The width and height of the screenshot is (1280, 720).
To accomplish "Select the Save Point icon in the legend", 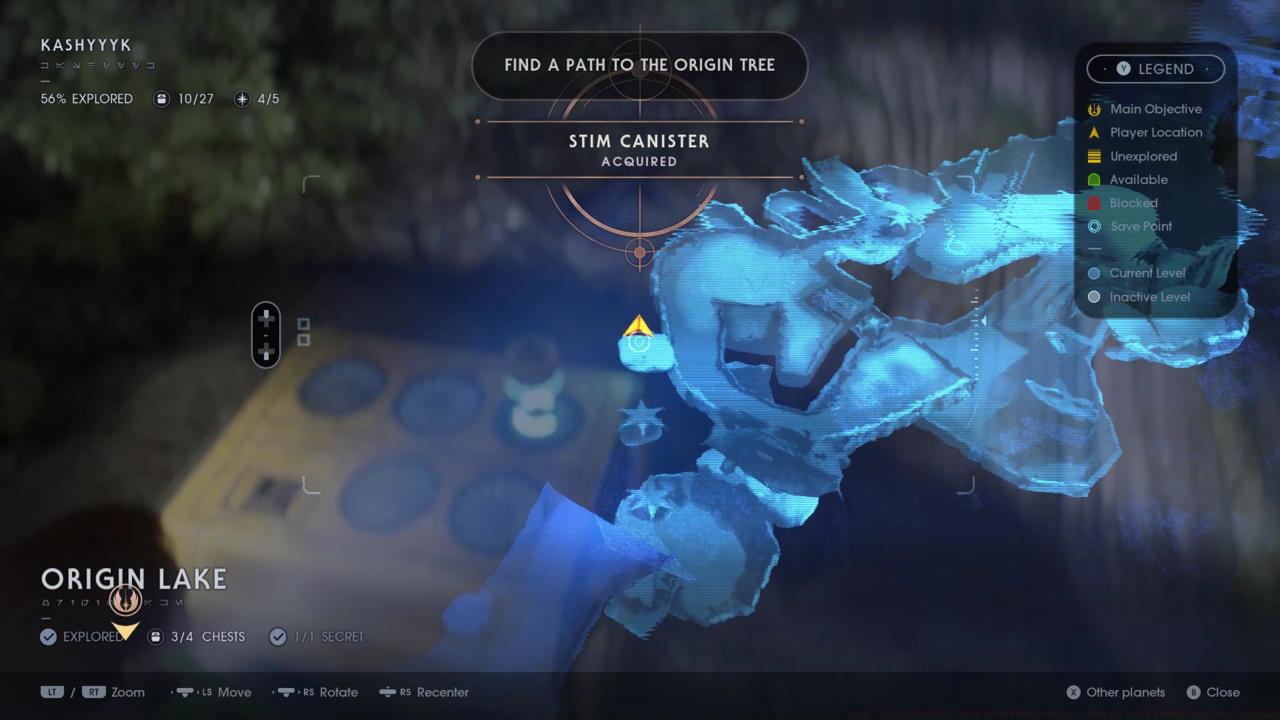I will coord(1094,226).
